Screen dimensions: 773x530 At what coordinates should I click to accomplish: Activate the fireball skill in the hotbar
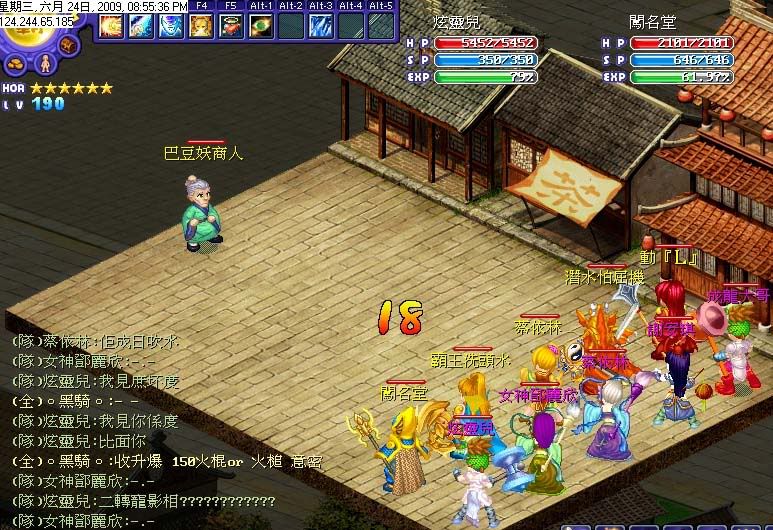tap(110, 26)
